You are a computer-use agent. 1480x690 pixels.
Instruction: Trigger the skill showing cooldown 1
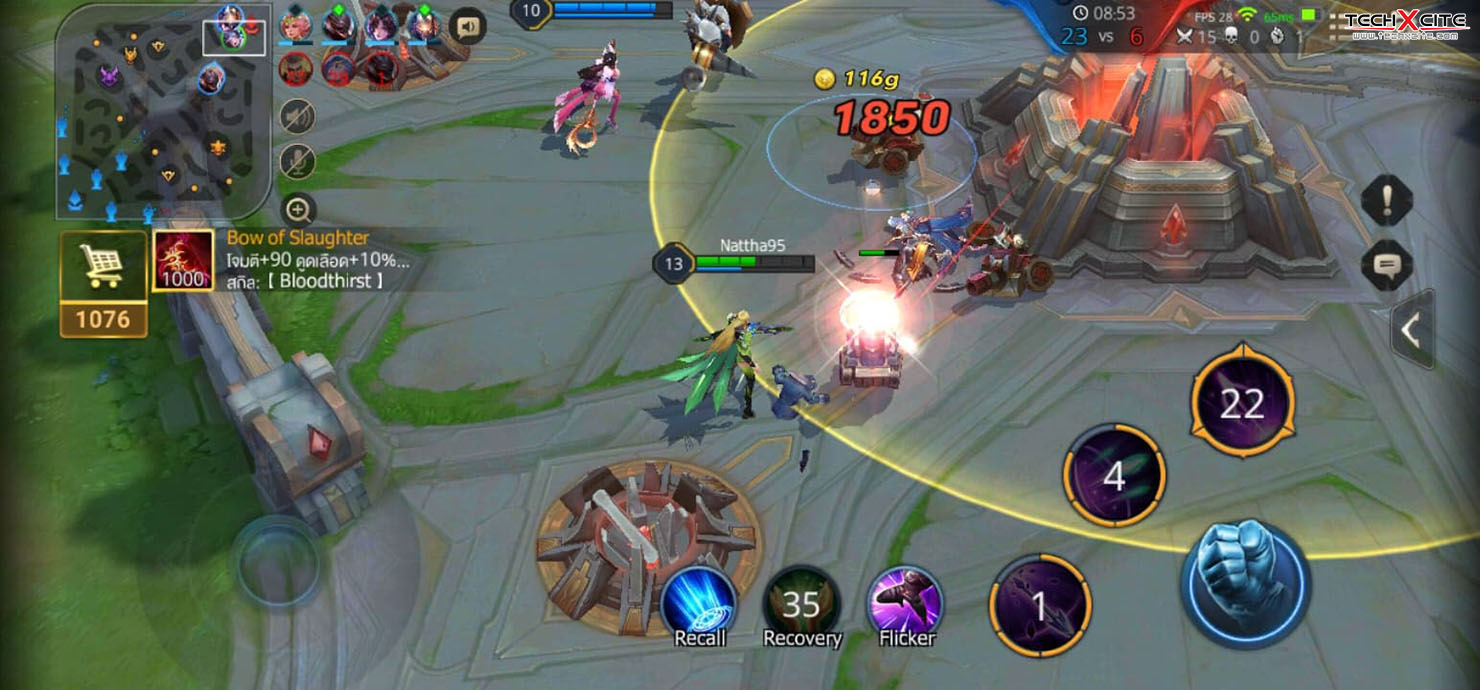click(1039, 606)
